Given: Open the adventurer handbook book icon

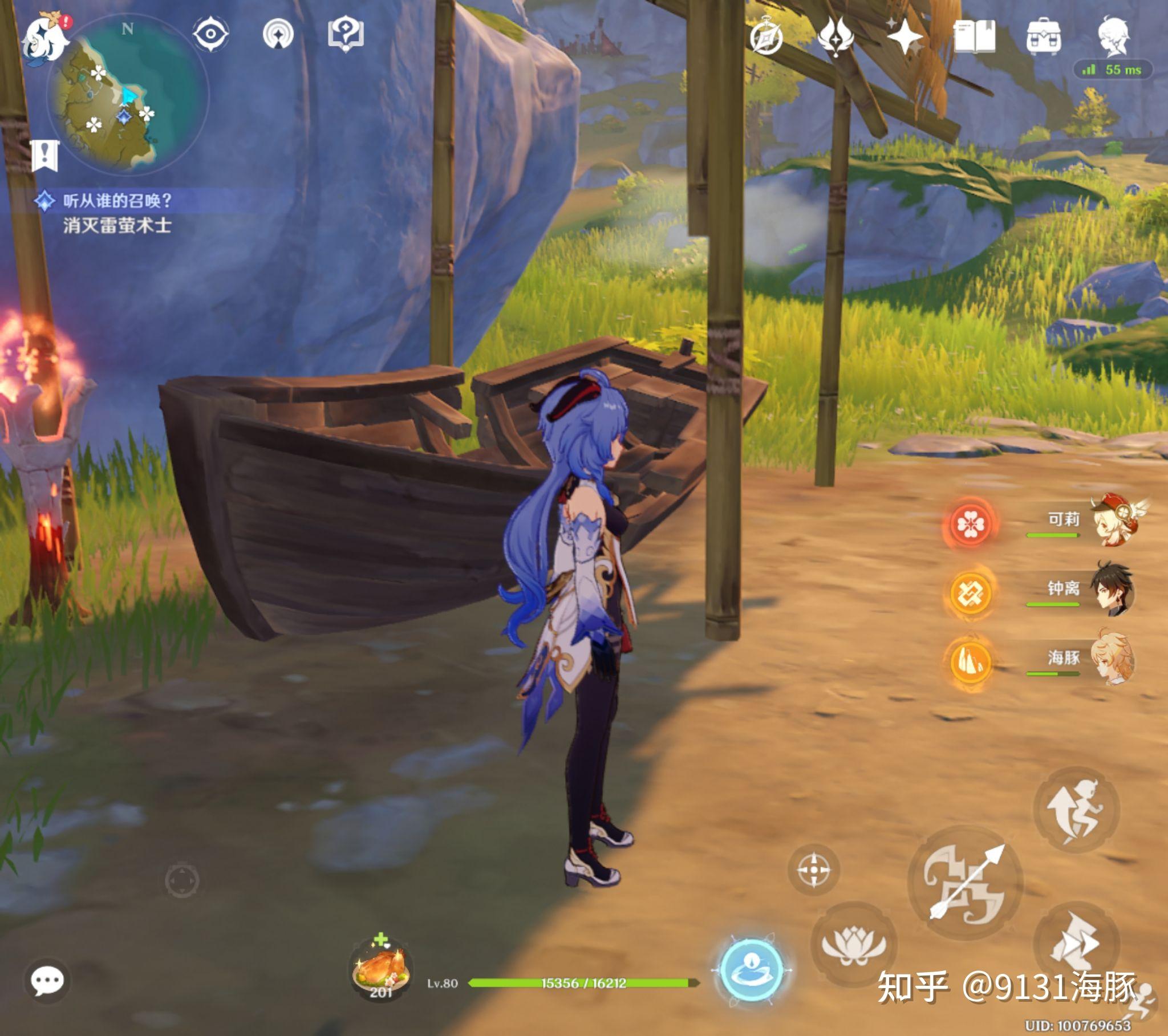Looking at the screenshot, I should (974, 36).
